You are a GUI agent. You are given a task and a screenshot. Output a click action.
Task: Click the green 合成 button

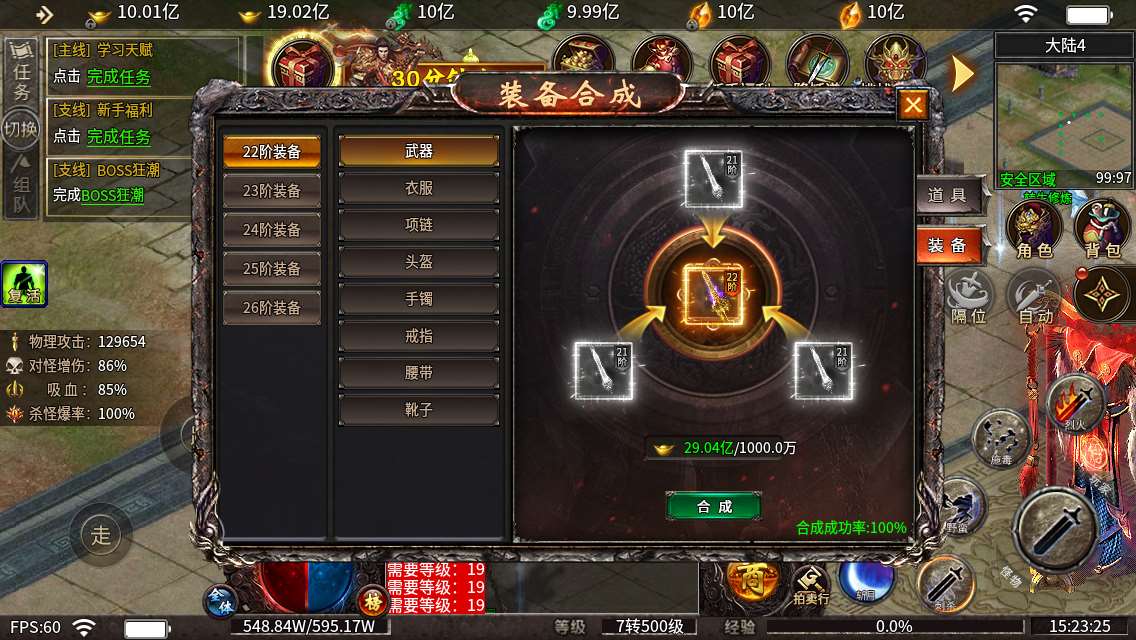point(714,507)
